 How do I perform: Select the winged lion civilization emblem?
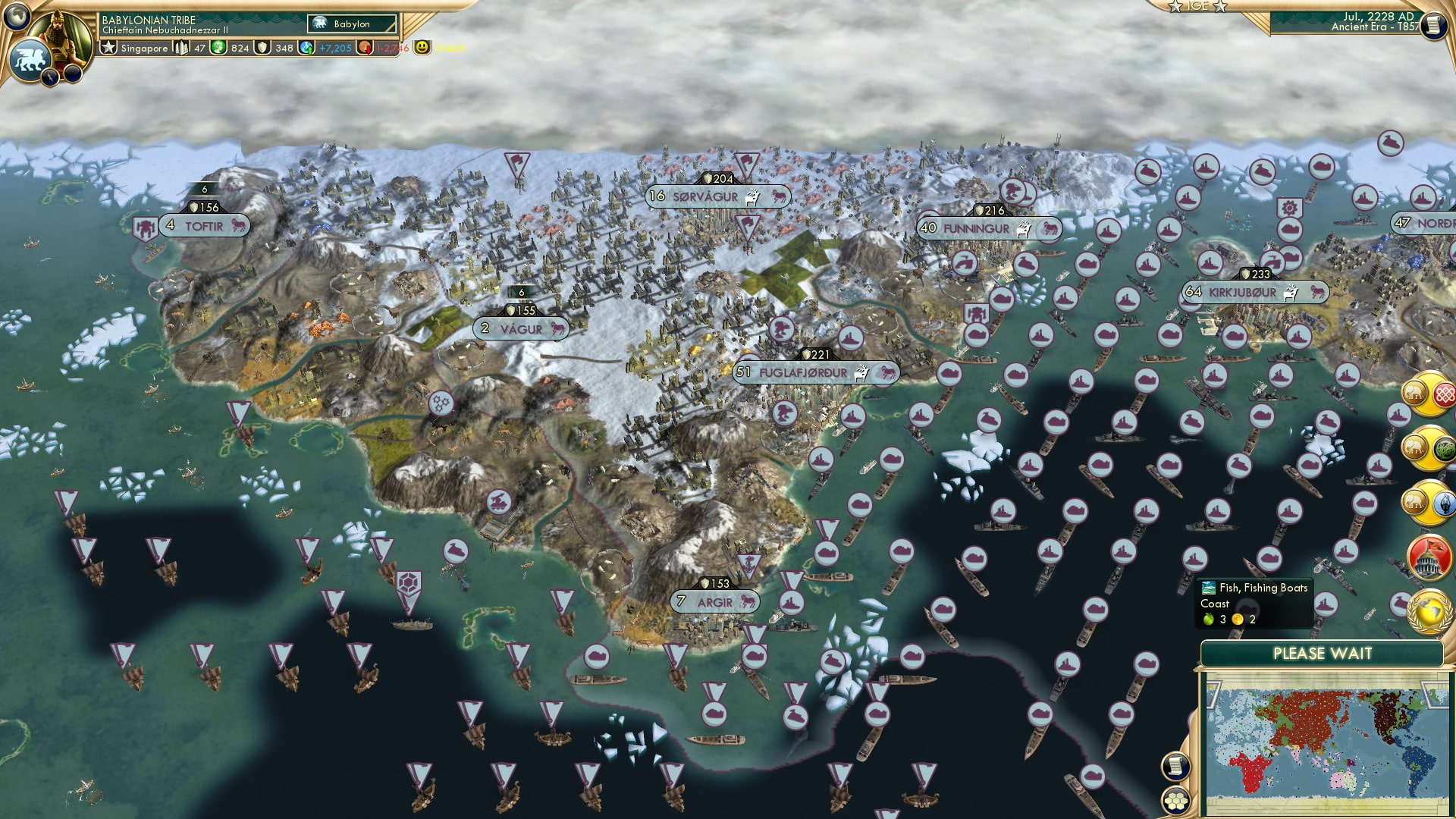click(x=30, y=59)
